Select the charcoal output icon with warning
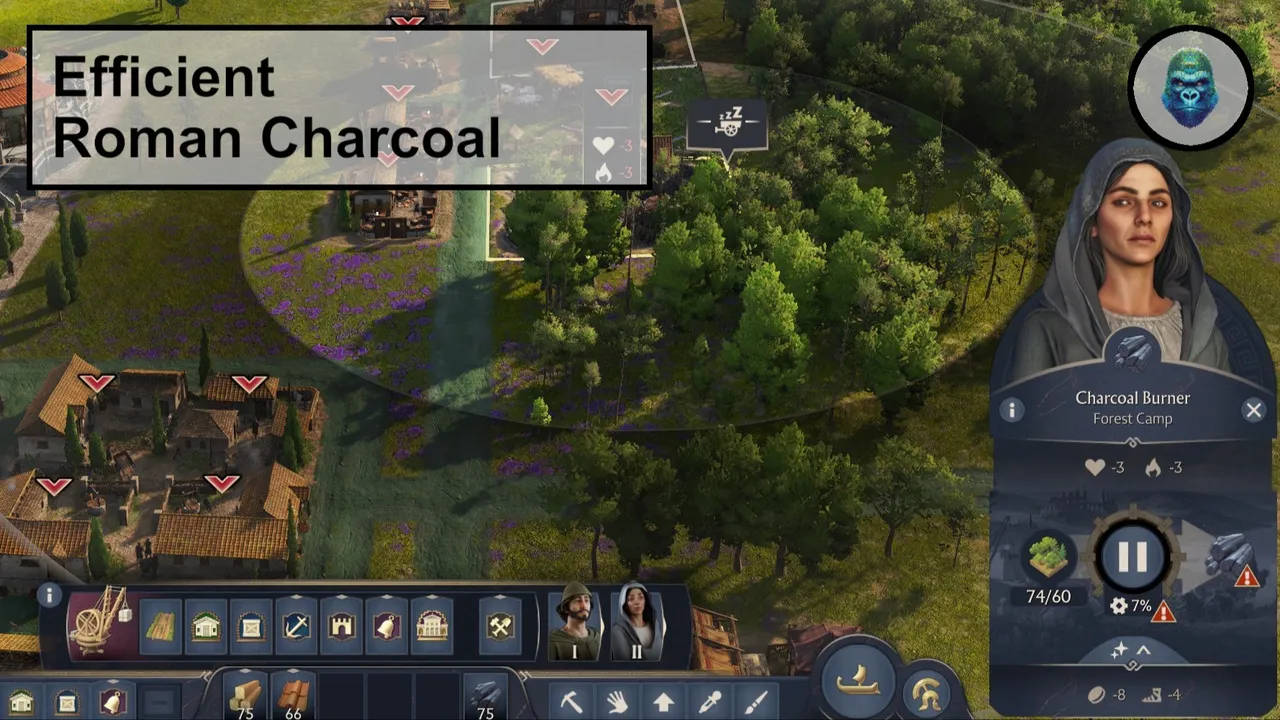Viewport: 1280px width, 720px height. click(x=1230, y=558)
